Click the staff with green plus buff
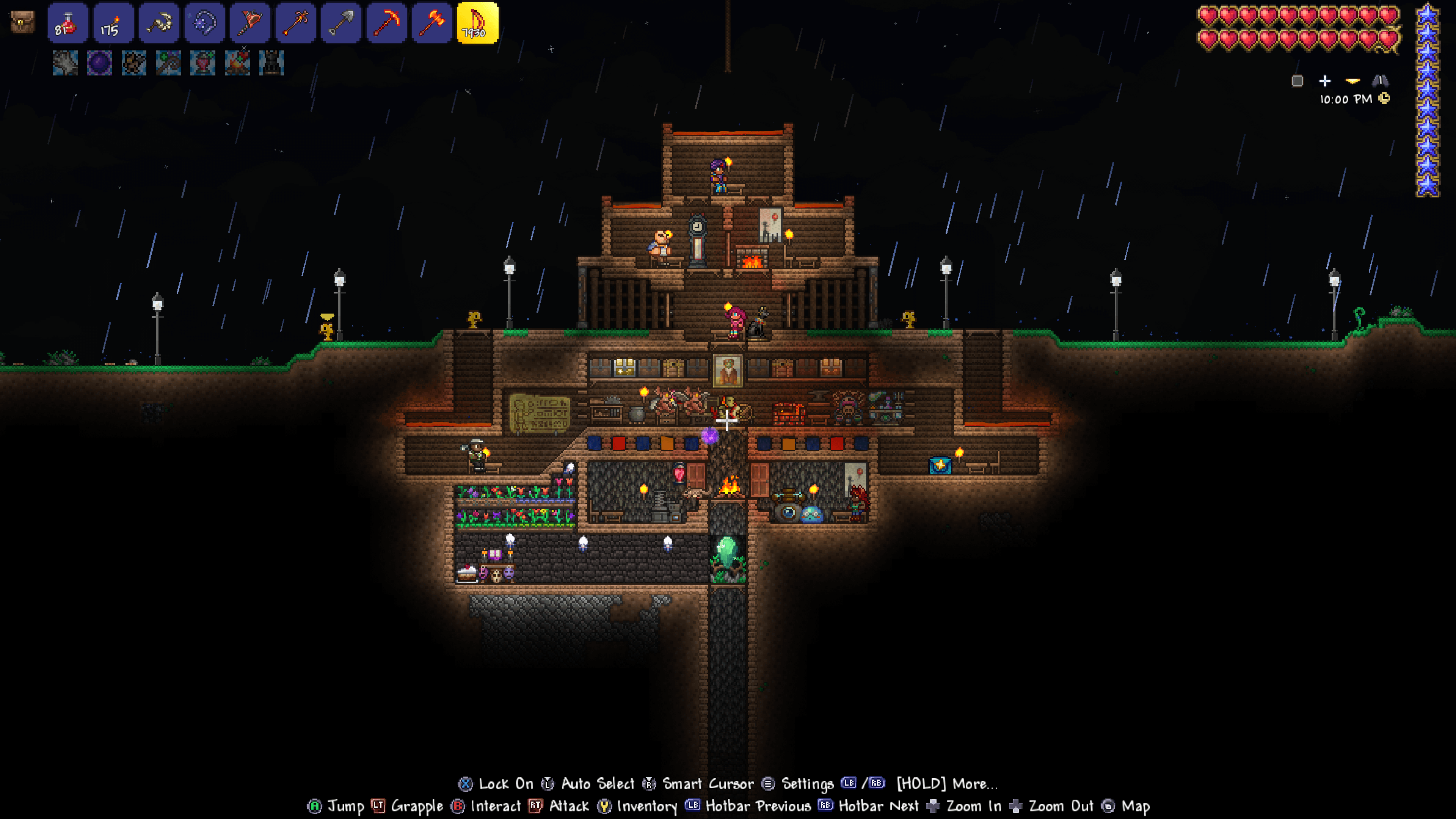Image resolution: width=1456 pixels, height=819 pixels. [x=168, y=63]
